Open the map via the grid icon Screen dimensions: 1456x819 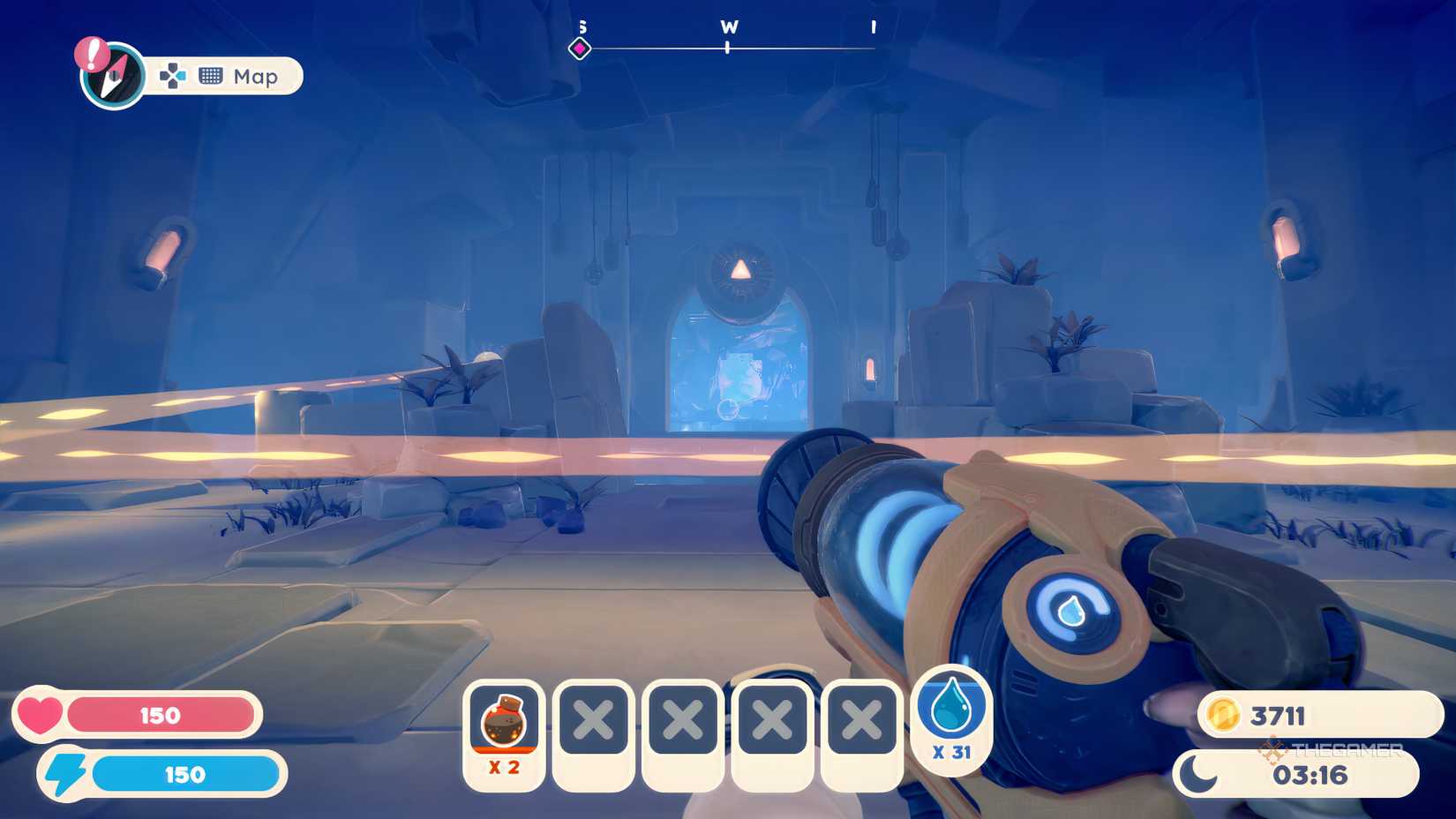pyautogui.click(x=212, y=77)
